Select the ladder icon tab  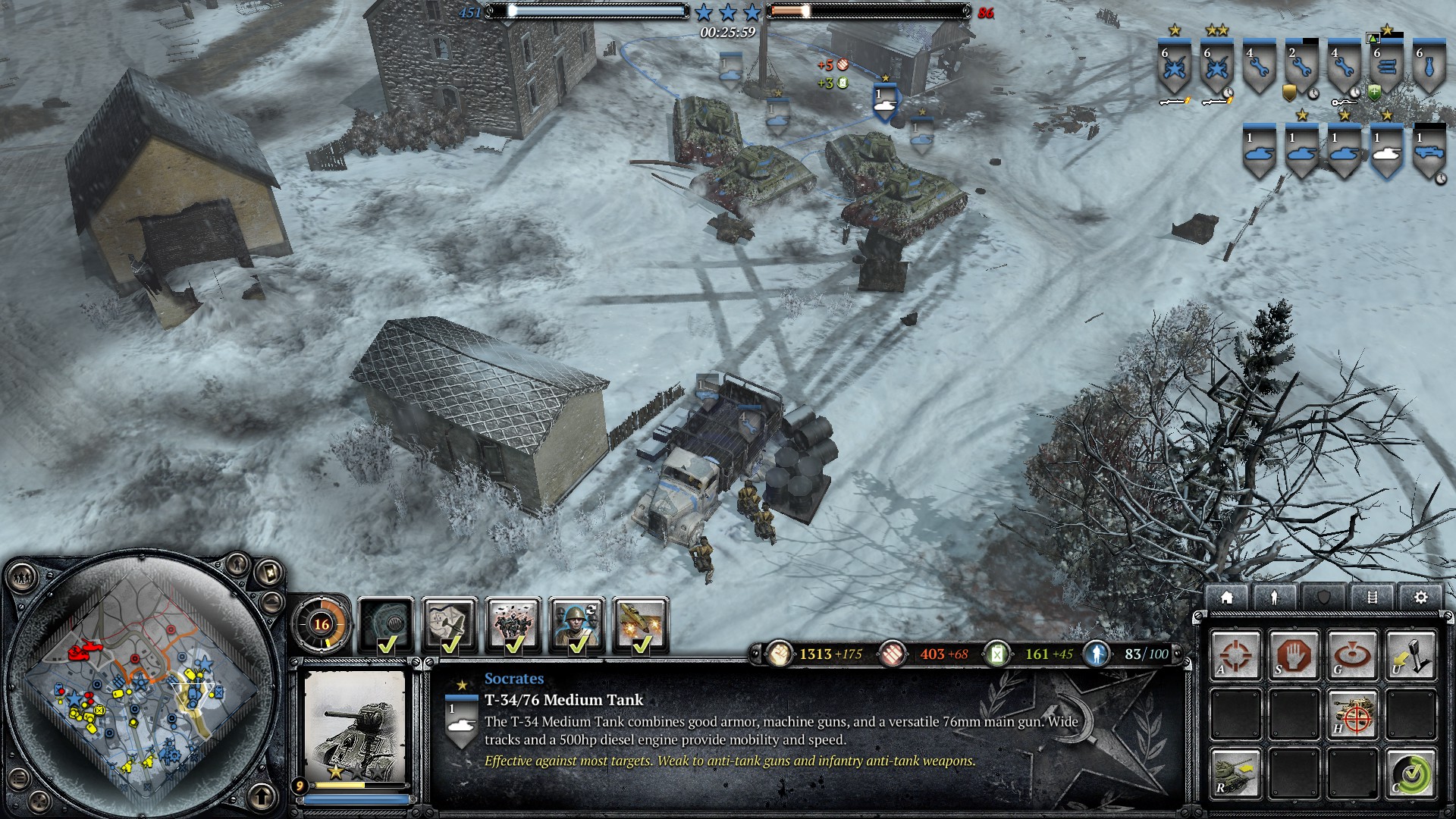pyautogui.click(x=1372, y=598)
